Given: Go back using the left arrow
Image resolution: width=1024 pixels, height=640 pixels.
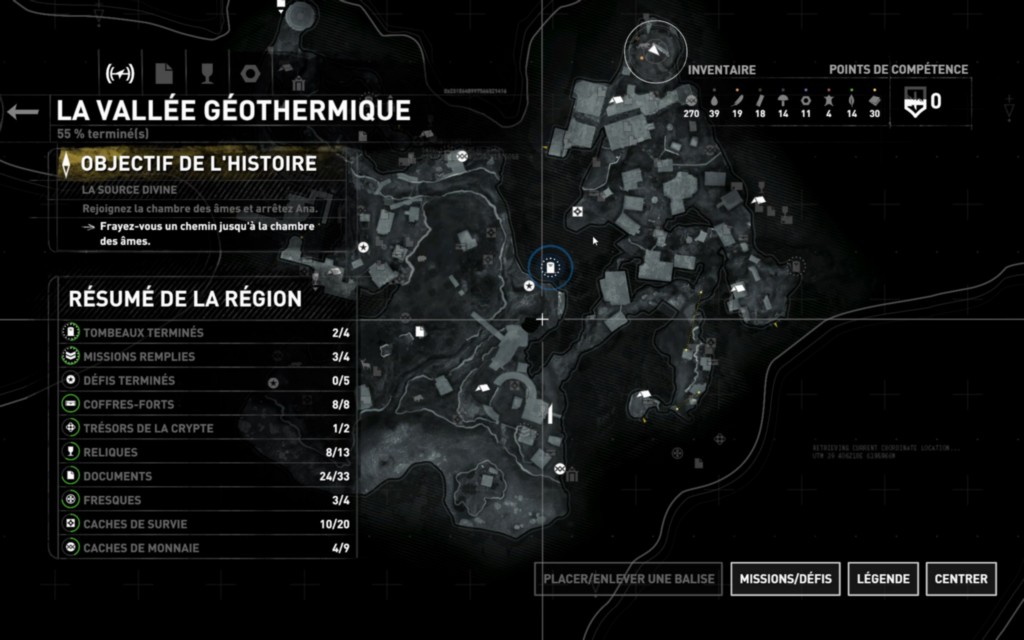Looking at the screenshot, I should pyautogui.click(x=21, y=111).
